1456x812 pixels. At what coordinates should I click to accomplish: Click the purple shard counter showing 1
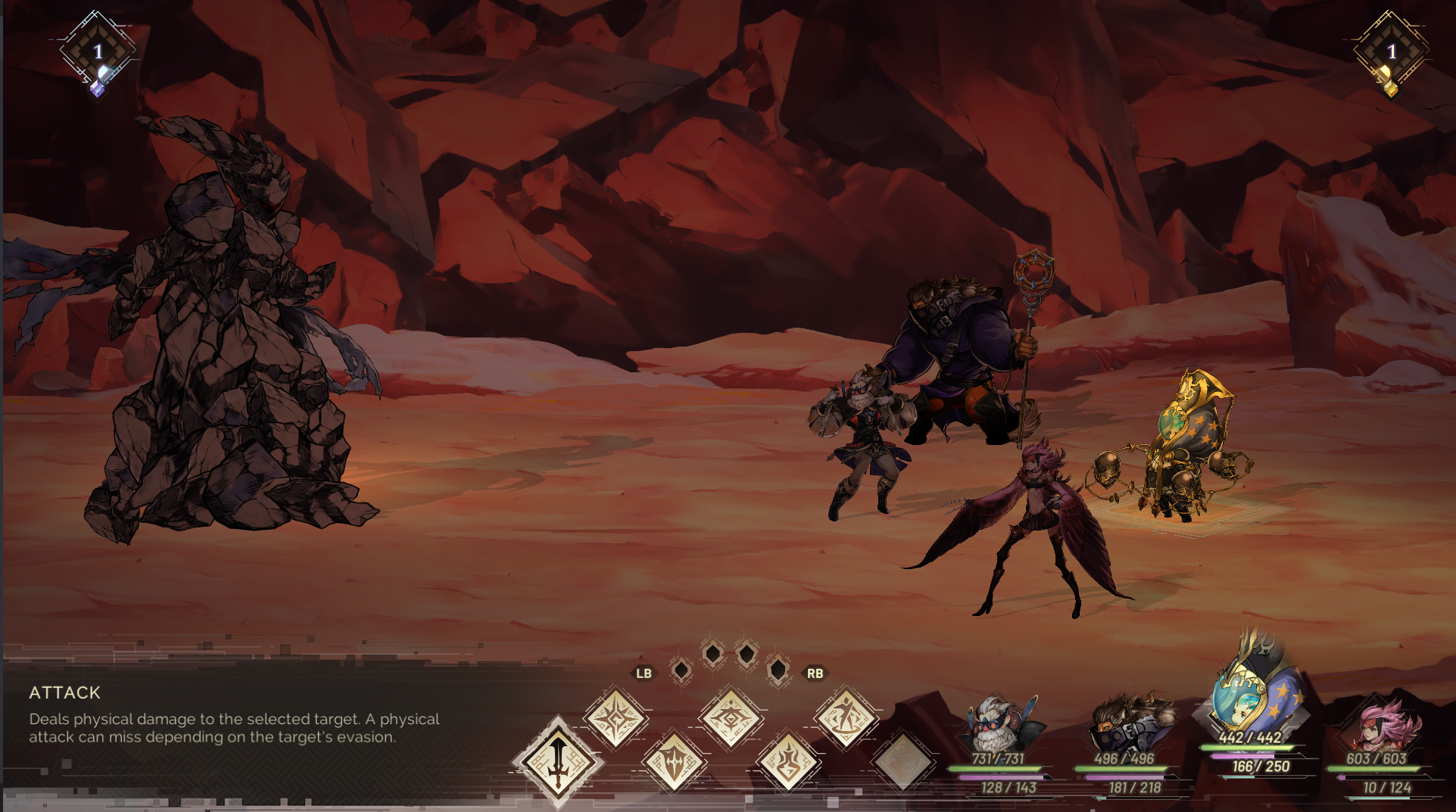click(x=98, y=51)
